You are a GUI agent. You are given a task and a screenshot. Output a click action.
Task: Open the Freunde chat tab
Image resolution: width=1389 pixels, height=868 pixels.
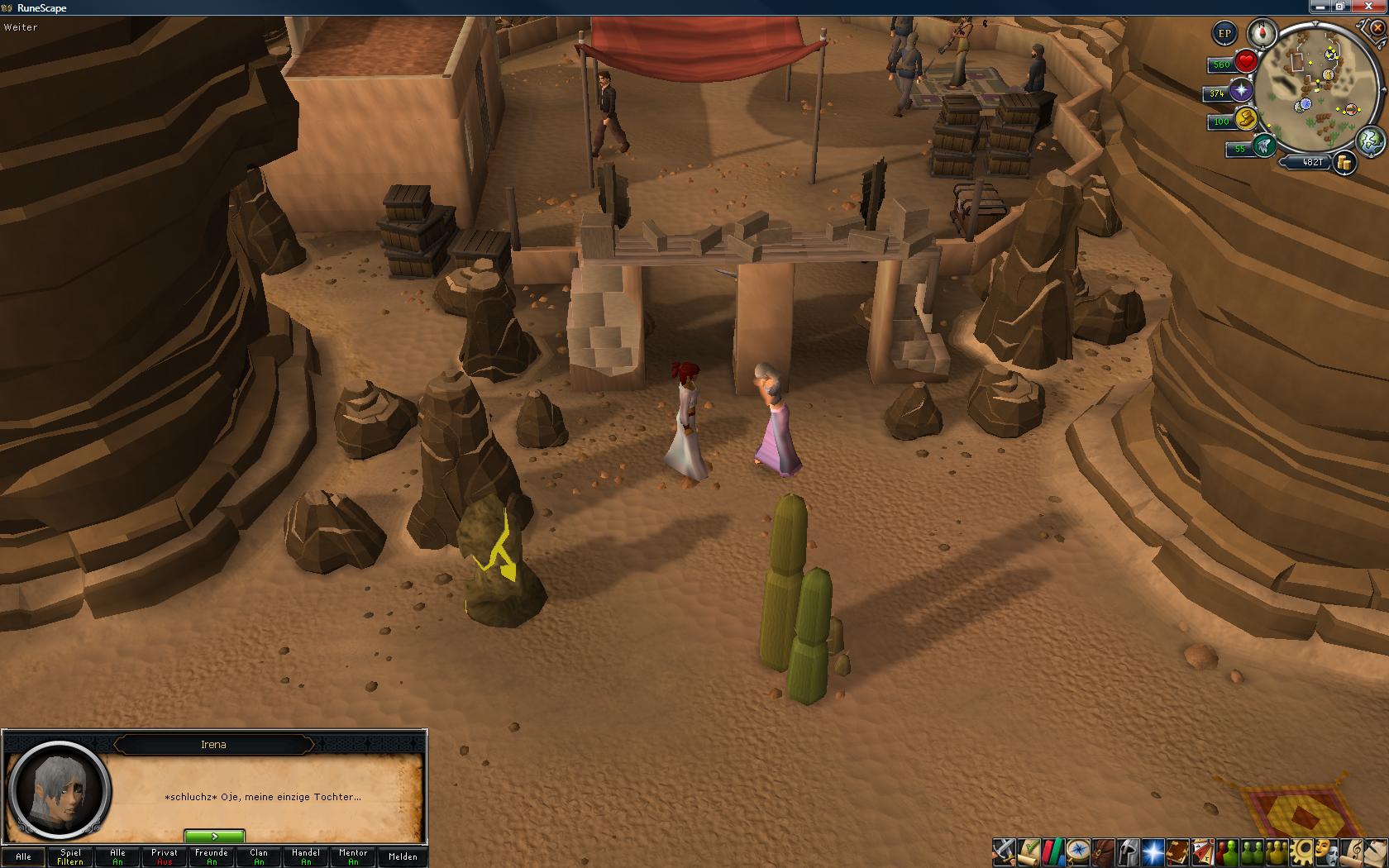point(212,856)
